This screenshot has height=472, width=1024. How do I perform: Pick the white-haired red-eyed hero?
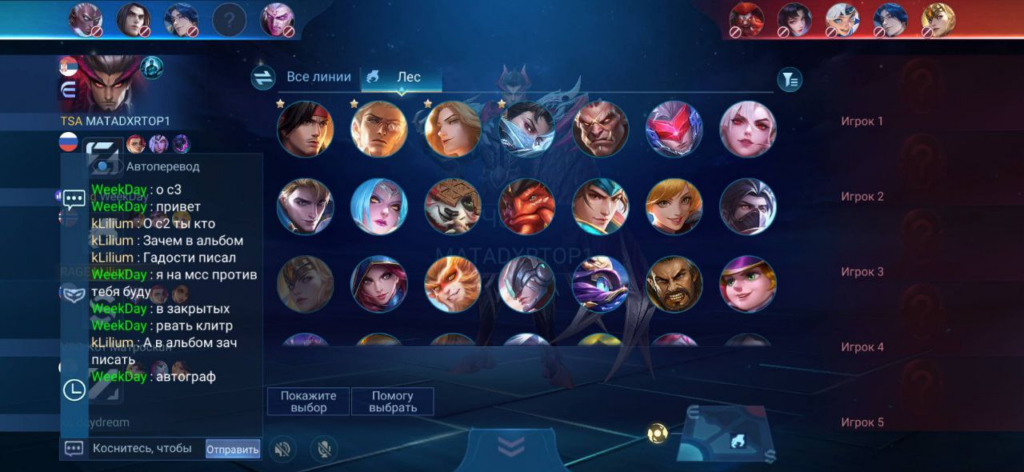pyautogui.click(x=748, y=129)
